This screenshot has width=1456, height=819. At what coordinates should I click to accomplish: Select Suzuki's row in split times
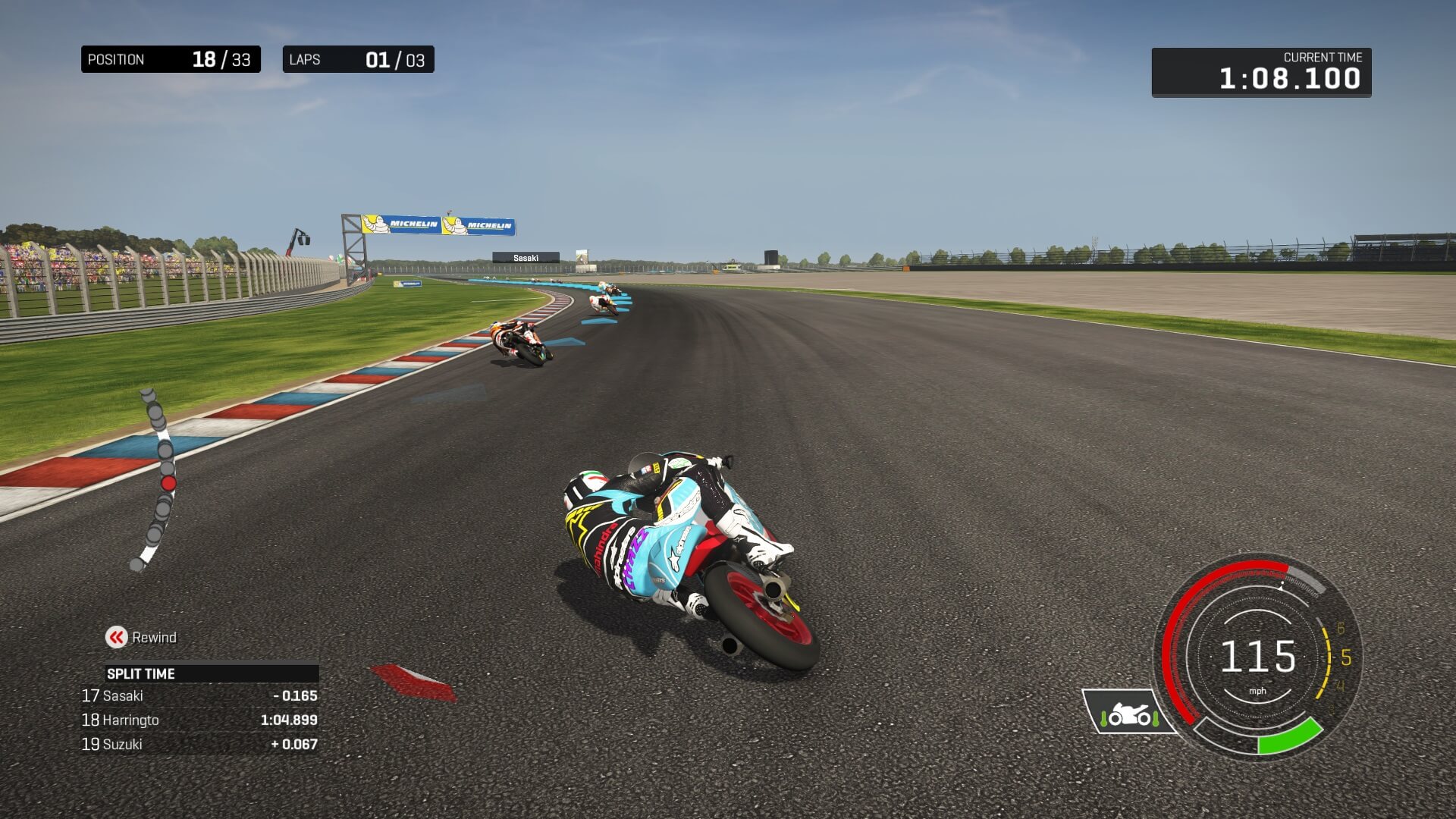tap(199, 744)
